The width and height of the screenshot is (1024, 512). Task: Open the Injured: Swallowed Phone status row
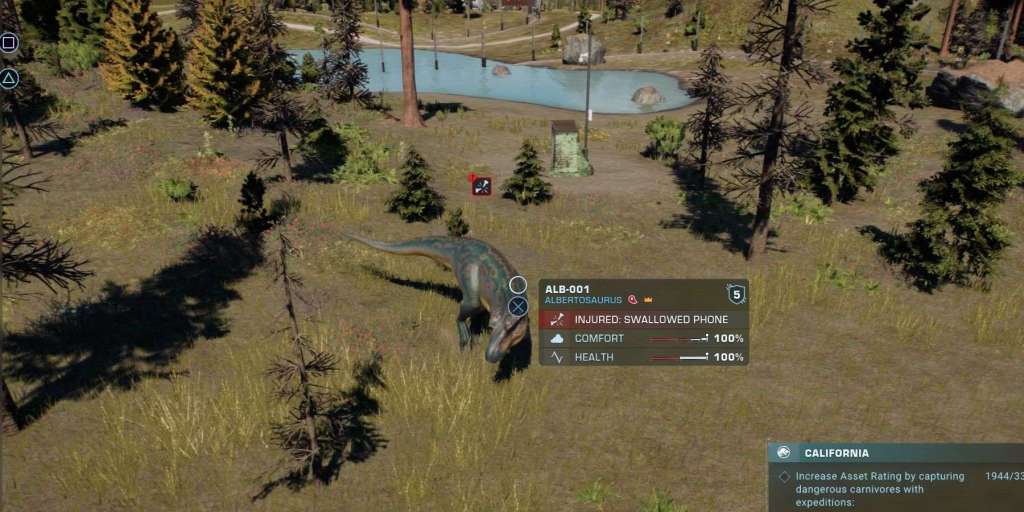pos(643,319)
